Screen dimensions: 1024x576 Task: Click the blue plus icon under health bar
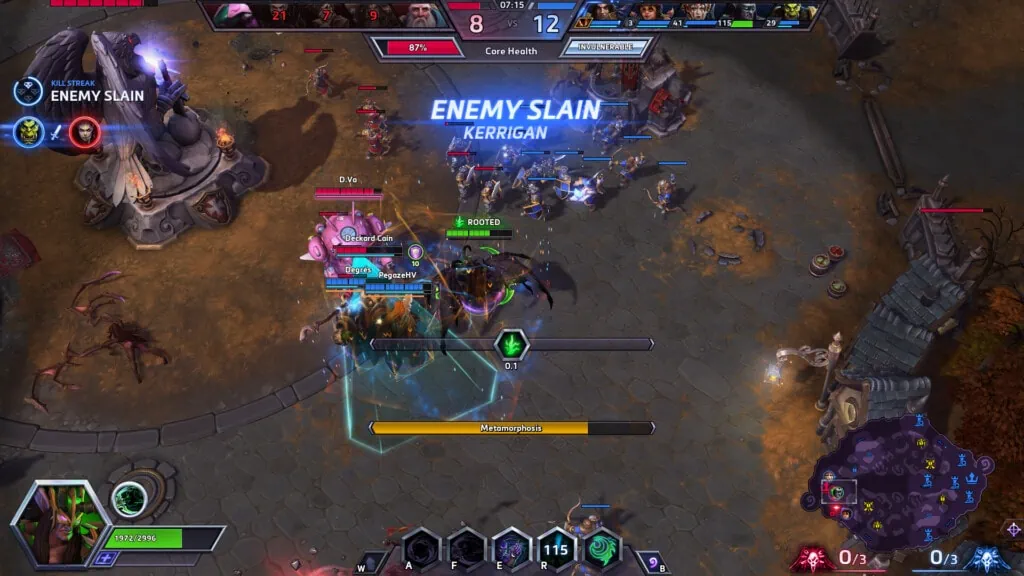pos(103,559)
